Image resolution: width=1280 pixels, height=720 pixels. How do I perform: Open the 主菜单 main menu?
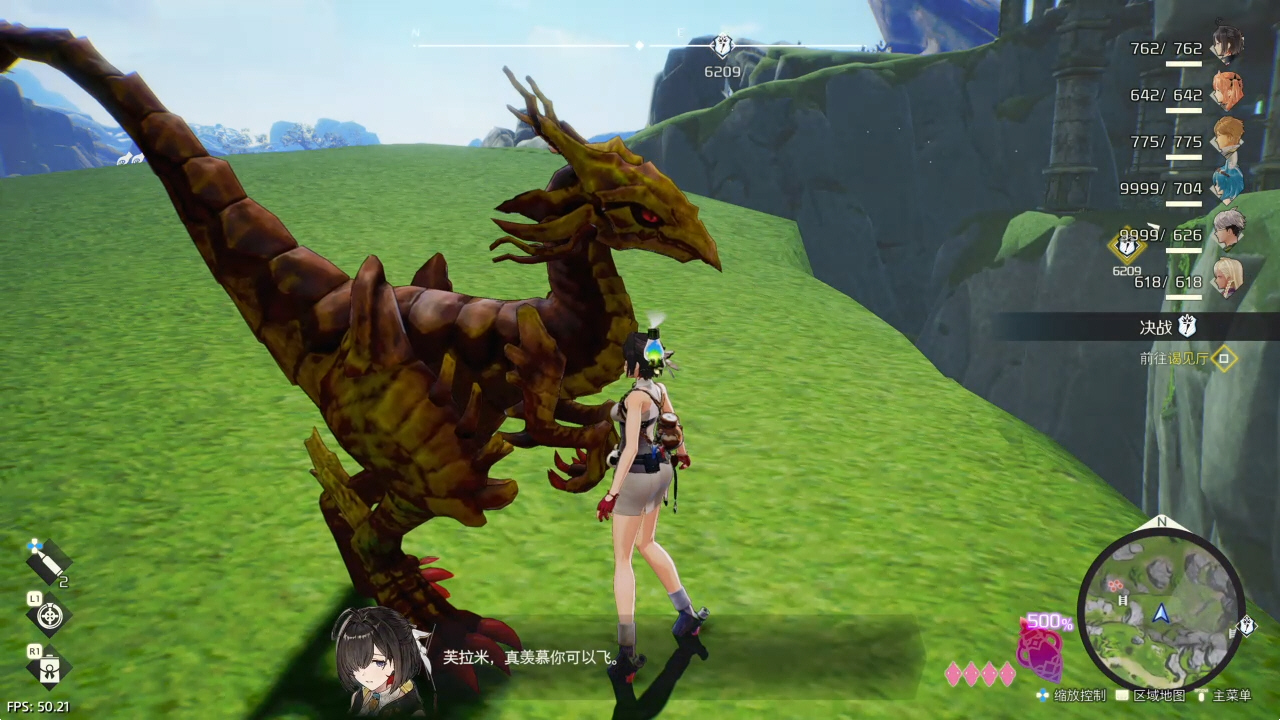1224,696
